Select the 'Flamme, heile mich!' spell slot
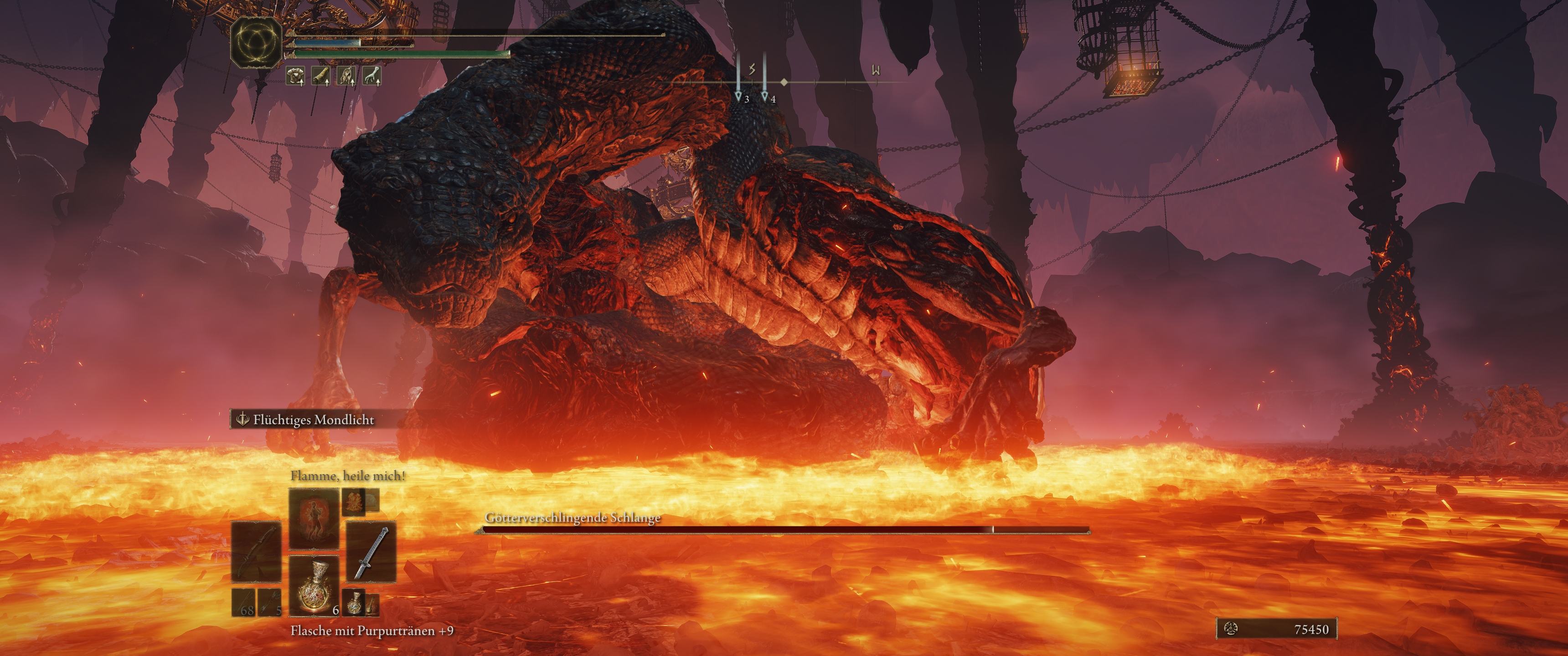This screenshot has height=656, width=1568. coord(314,518)
